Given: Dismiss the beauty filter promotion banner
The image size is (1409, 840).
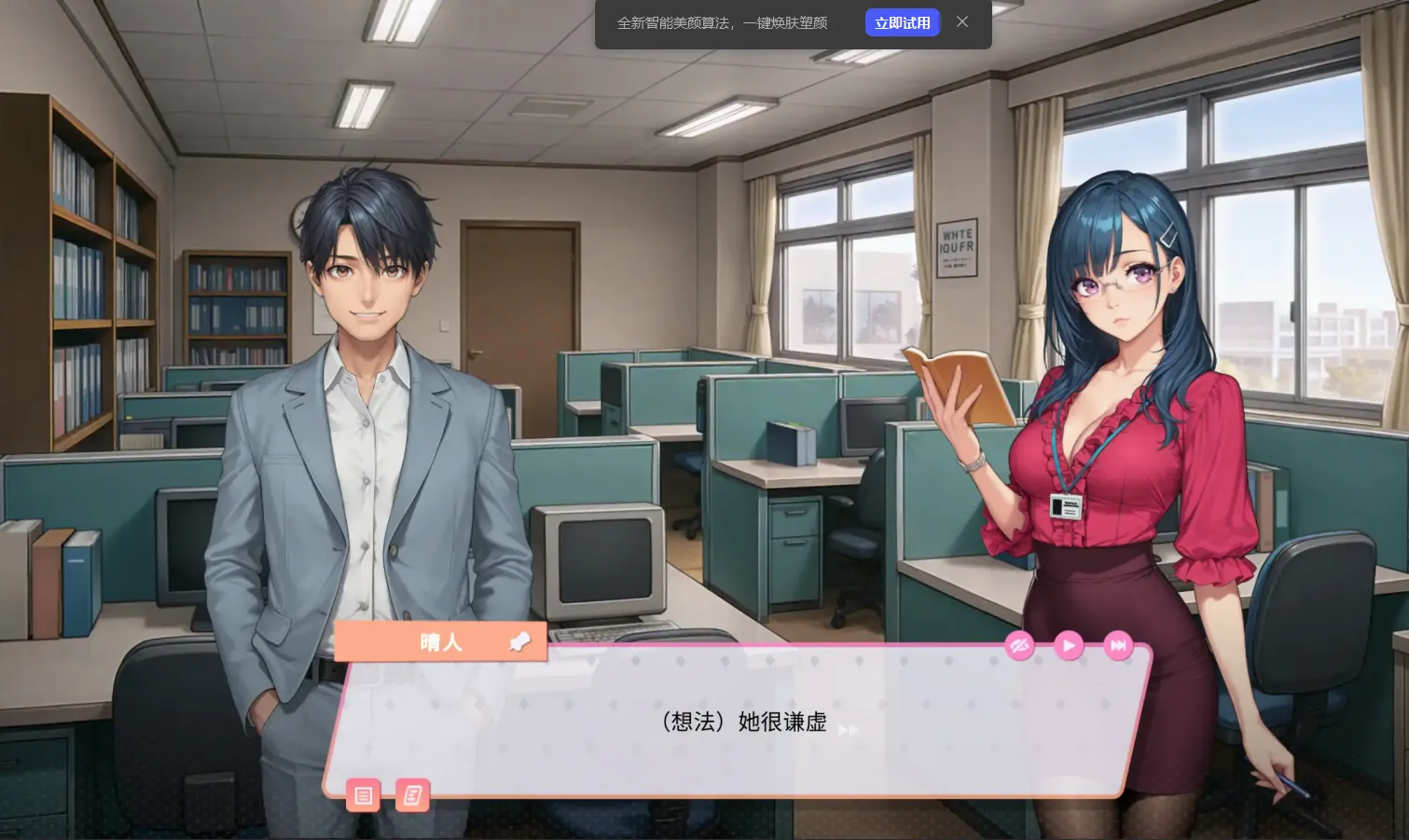Looking at the screenshot, I should coord(962,21).
